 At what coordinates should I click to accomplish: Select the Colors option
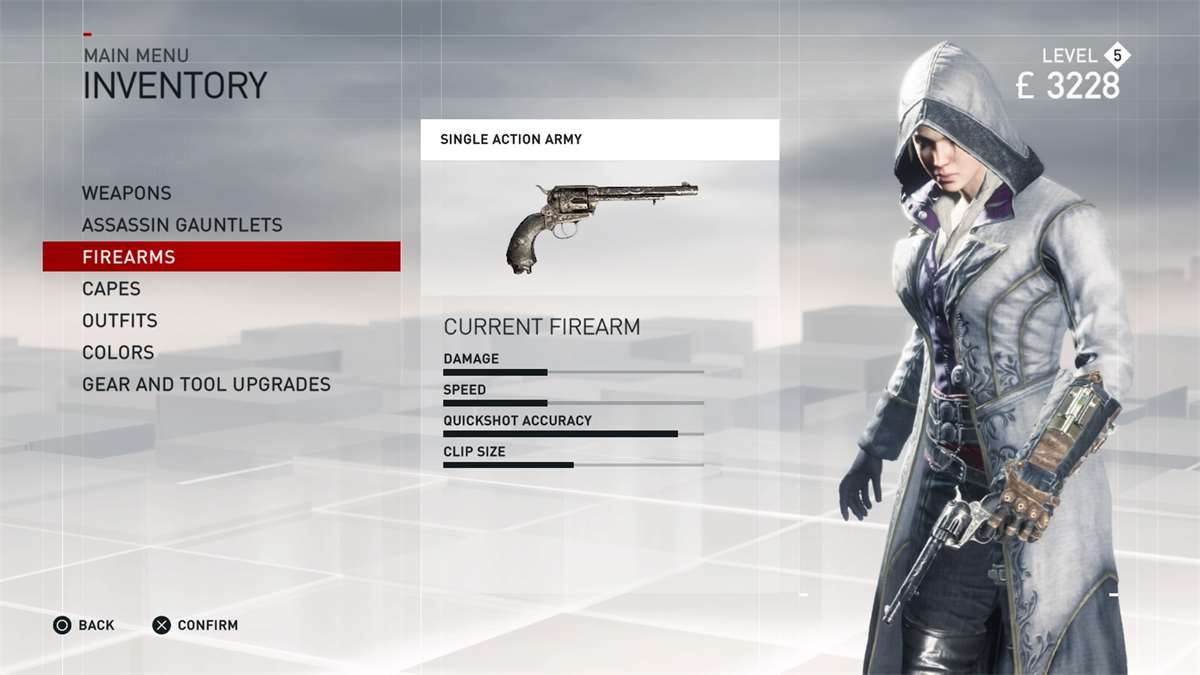tap(118, 353)
